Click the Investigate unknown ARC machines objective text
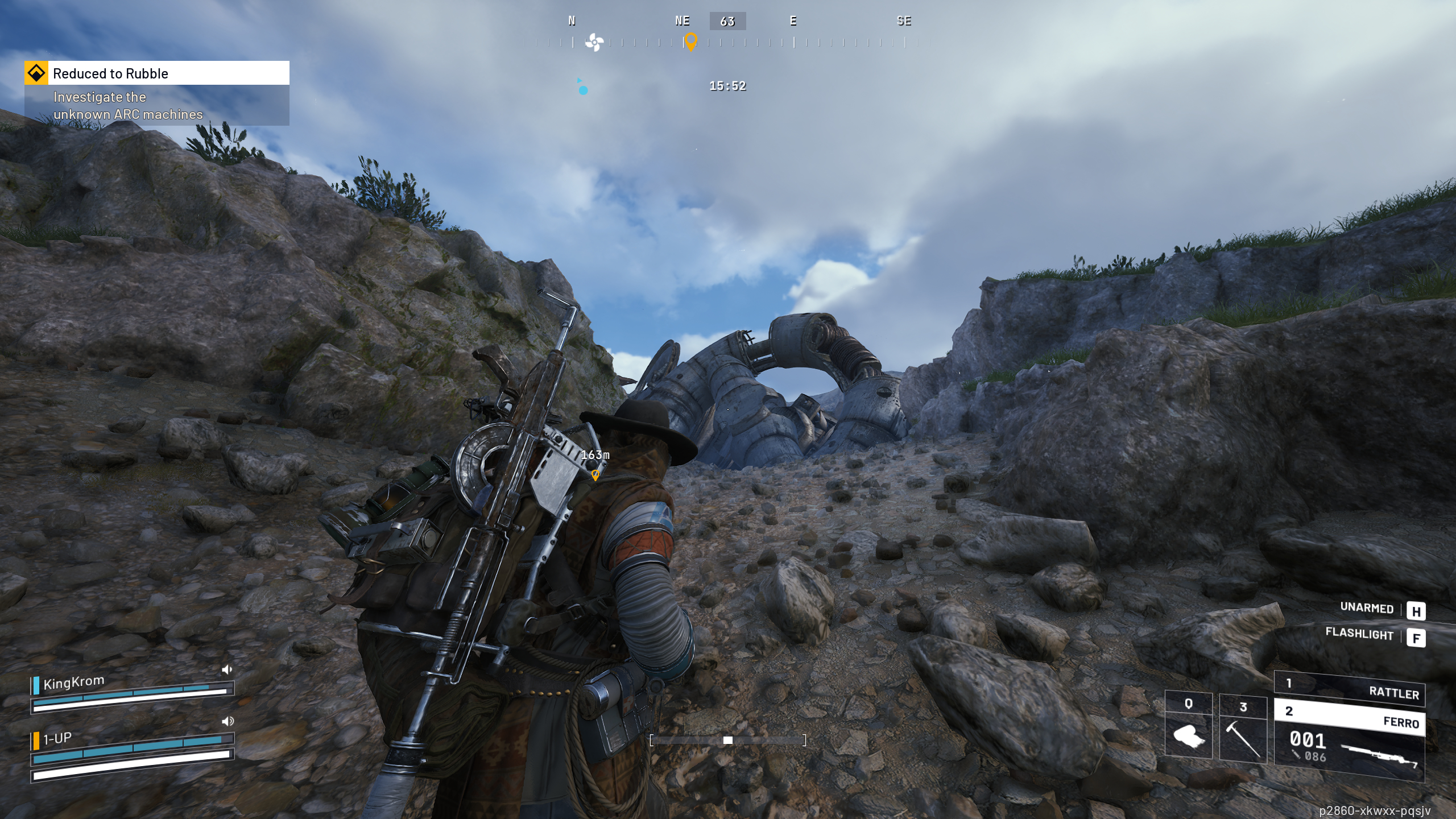 (127, 106)
